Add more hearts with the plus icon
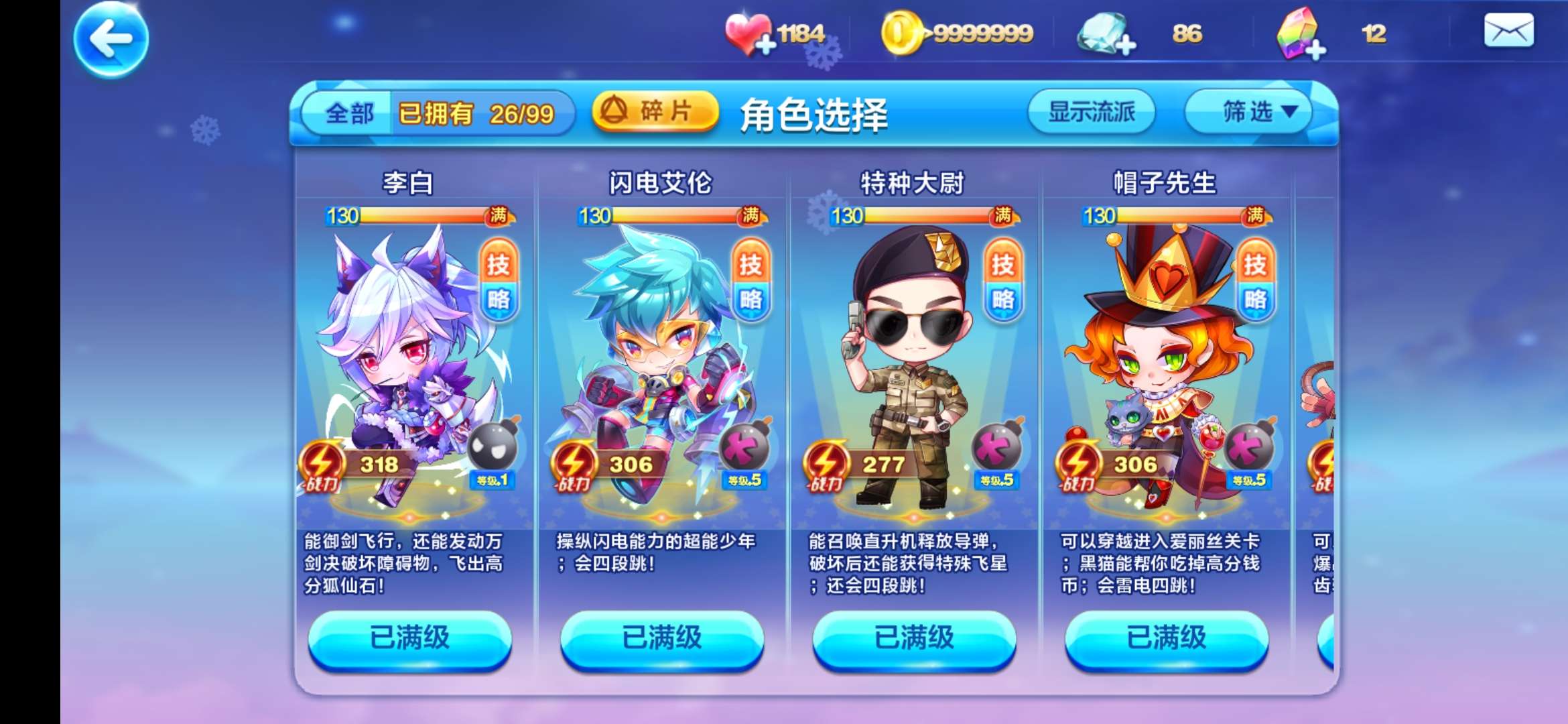This screenshot has width=1568, height=724. [x=765, y=45]
